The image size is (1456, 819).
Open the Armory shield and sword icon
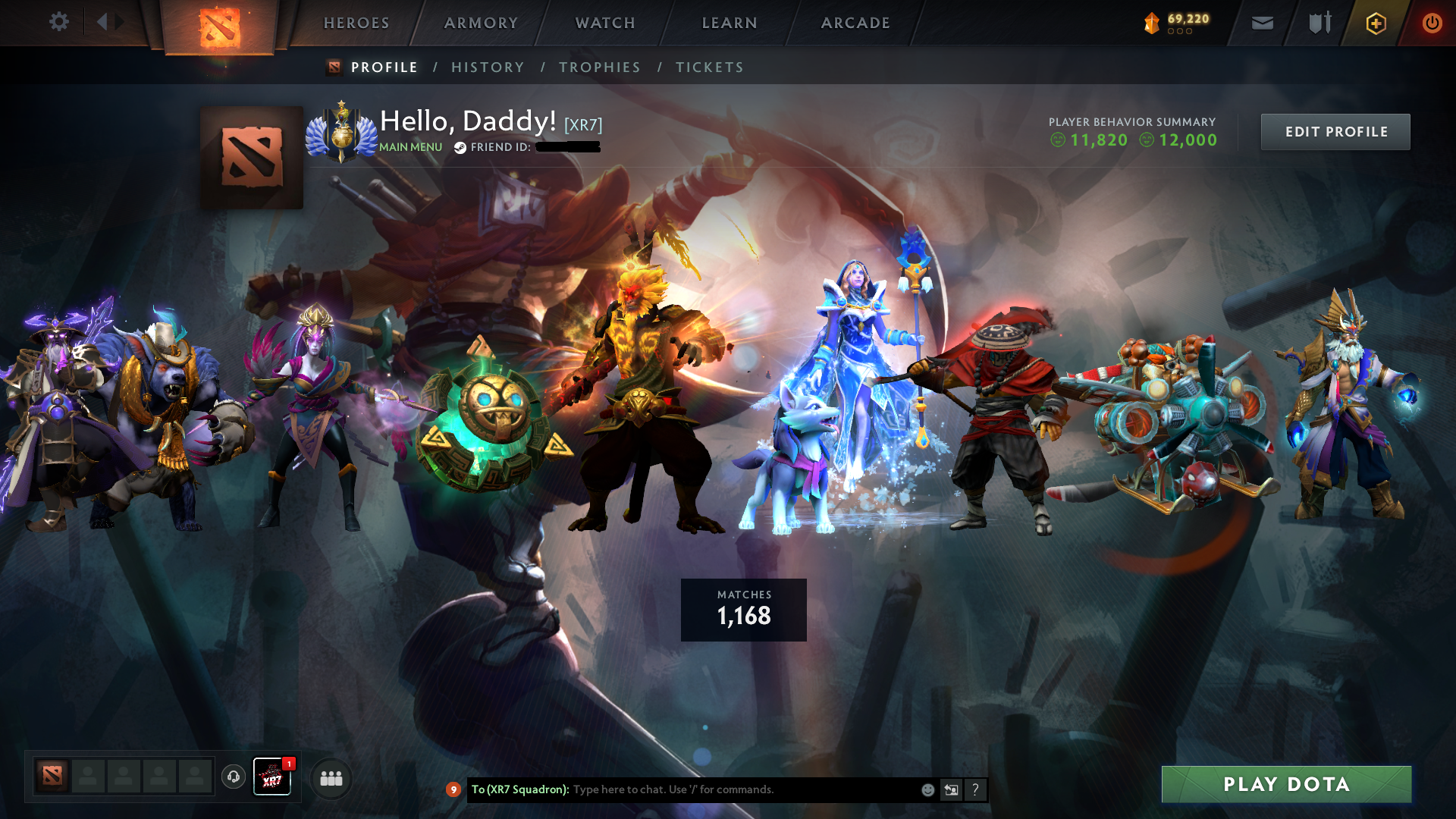(x=1319, y=22)
